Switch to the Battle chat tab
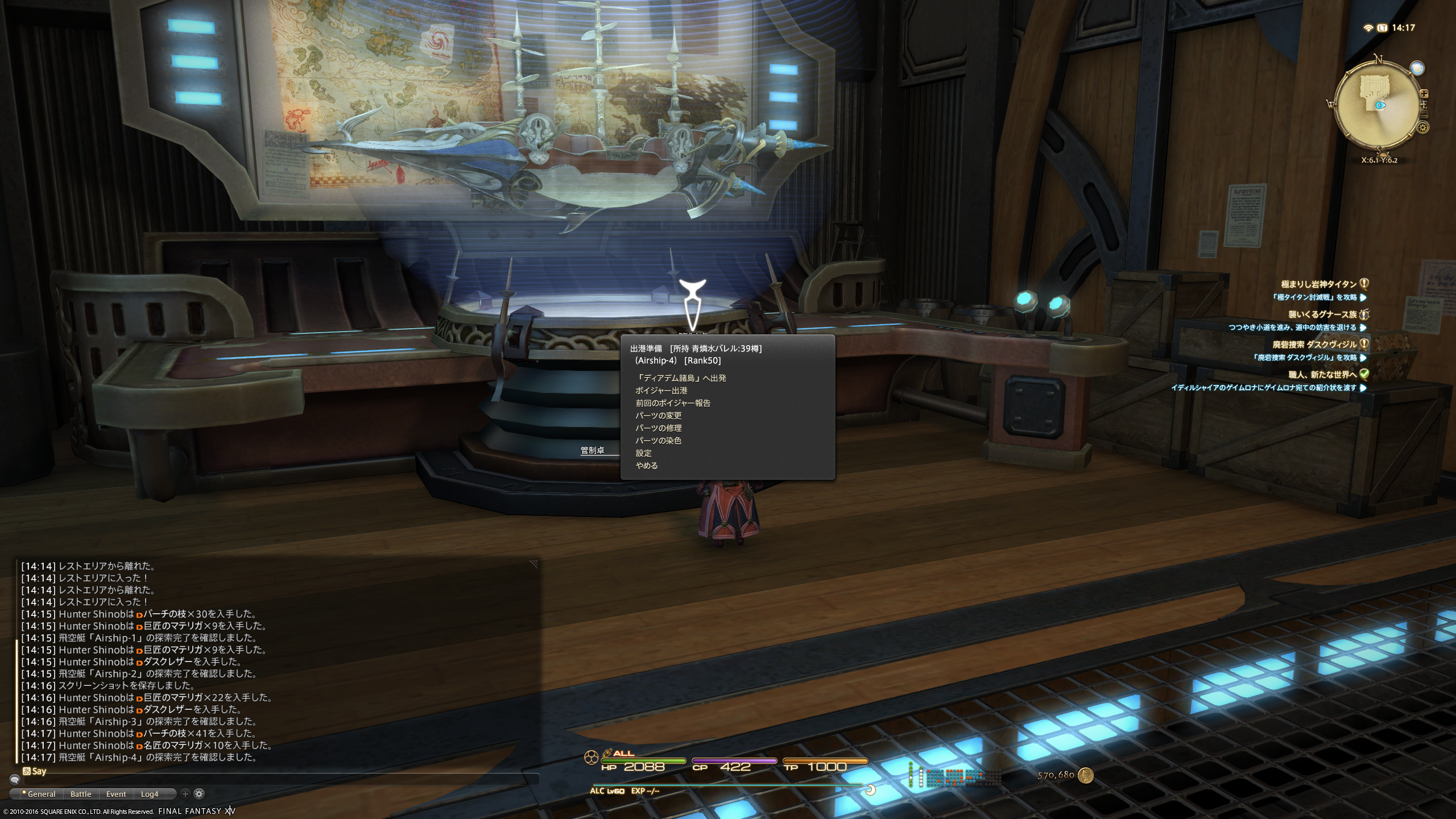Screen dimensions: 1456x819 [81, 794]
